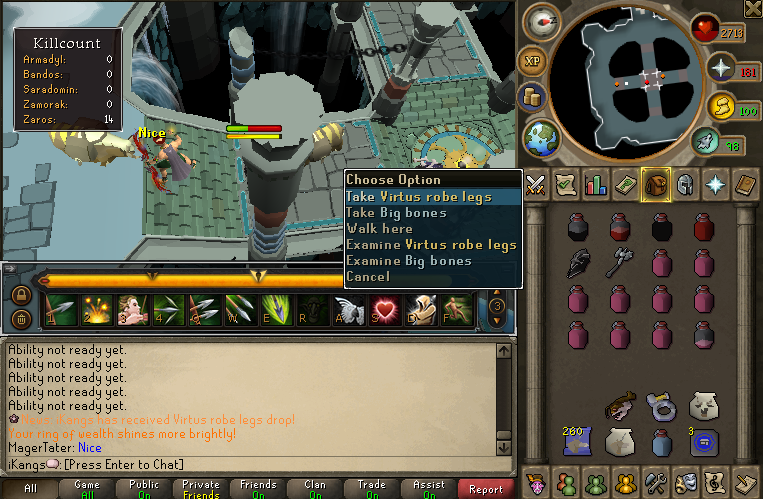Cancel the Choose Option menu
Image resolution: width=763 pixels, height=499 pixels.
point(368,277)
